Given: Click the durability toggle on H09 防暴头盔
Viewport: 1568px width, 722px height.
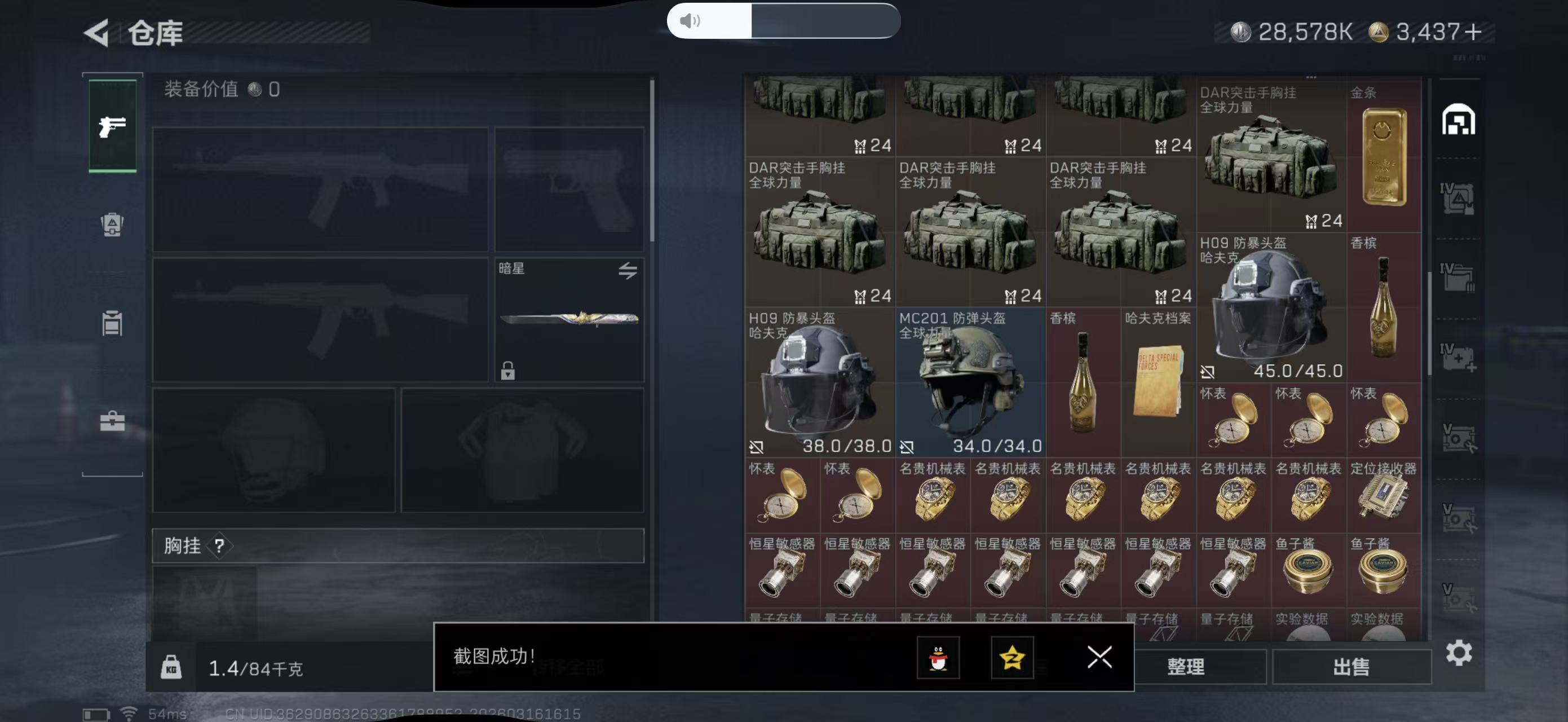Looking at the screenshot, I should pyautogui.click(x=757, y=446).
